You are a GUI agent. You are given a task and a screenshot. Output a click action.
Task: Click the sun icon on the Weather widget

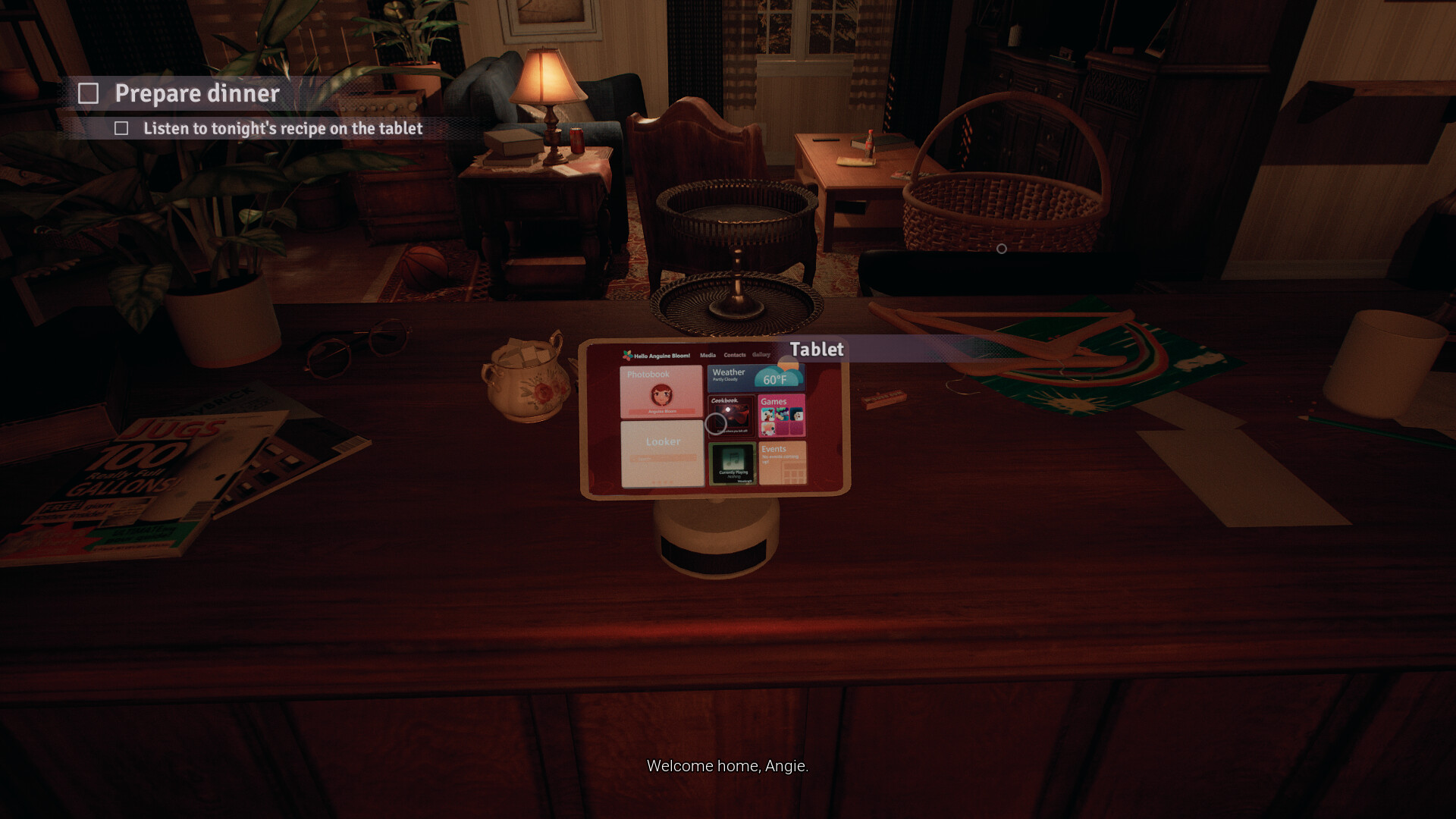pos(787,362)
